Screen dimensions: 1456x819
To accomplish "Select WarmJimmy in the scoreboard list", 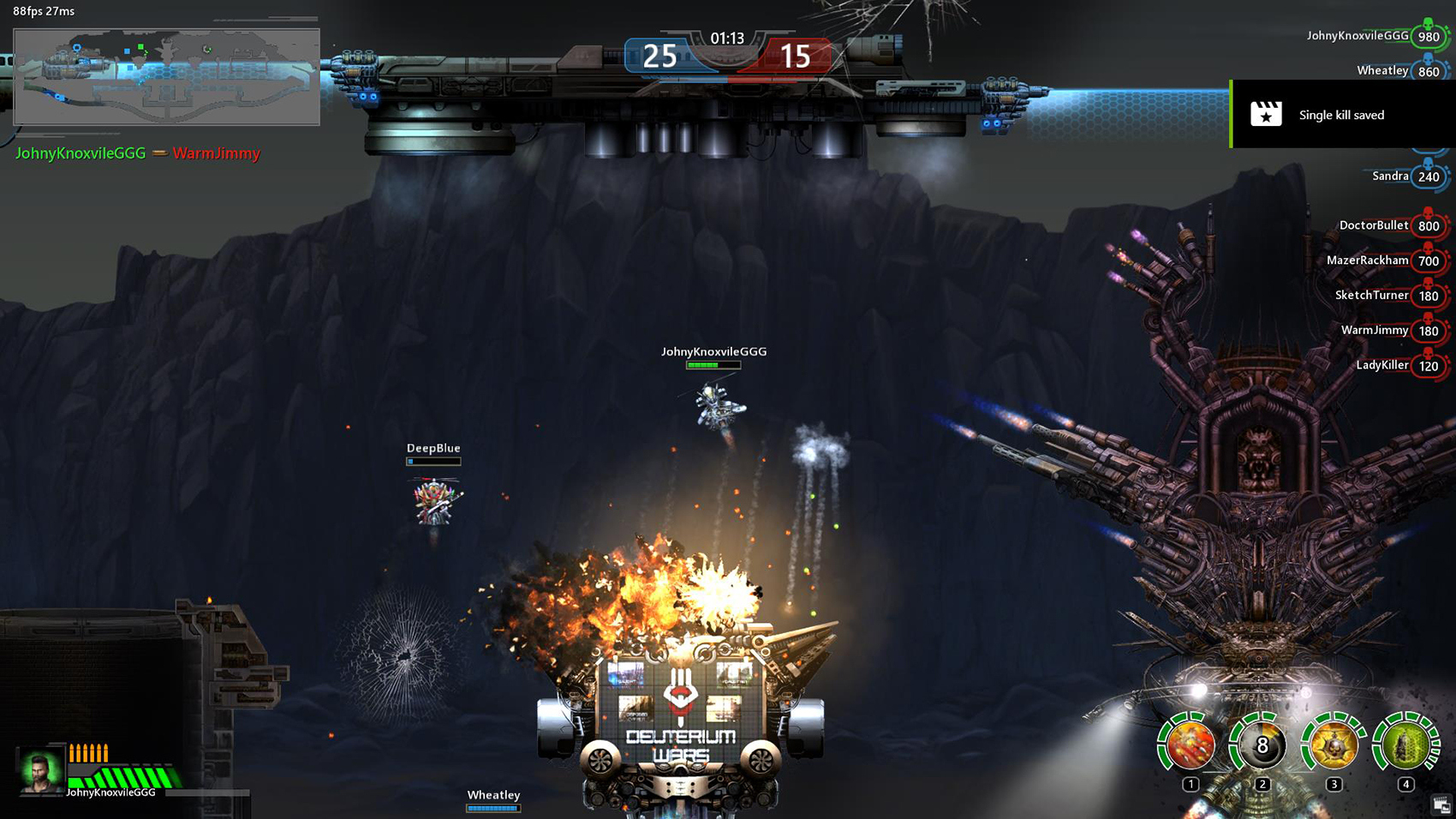I will [x=1375, y=331].
